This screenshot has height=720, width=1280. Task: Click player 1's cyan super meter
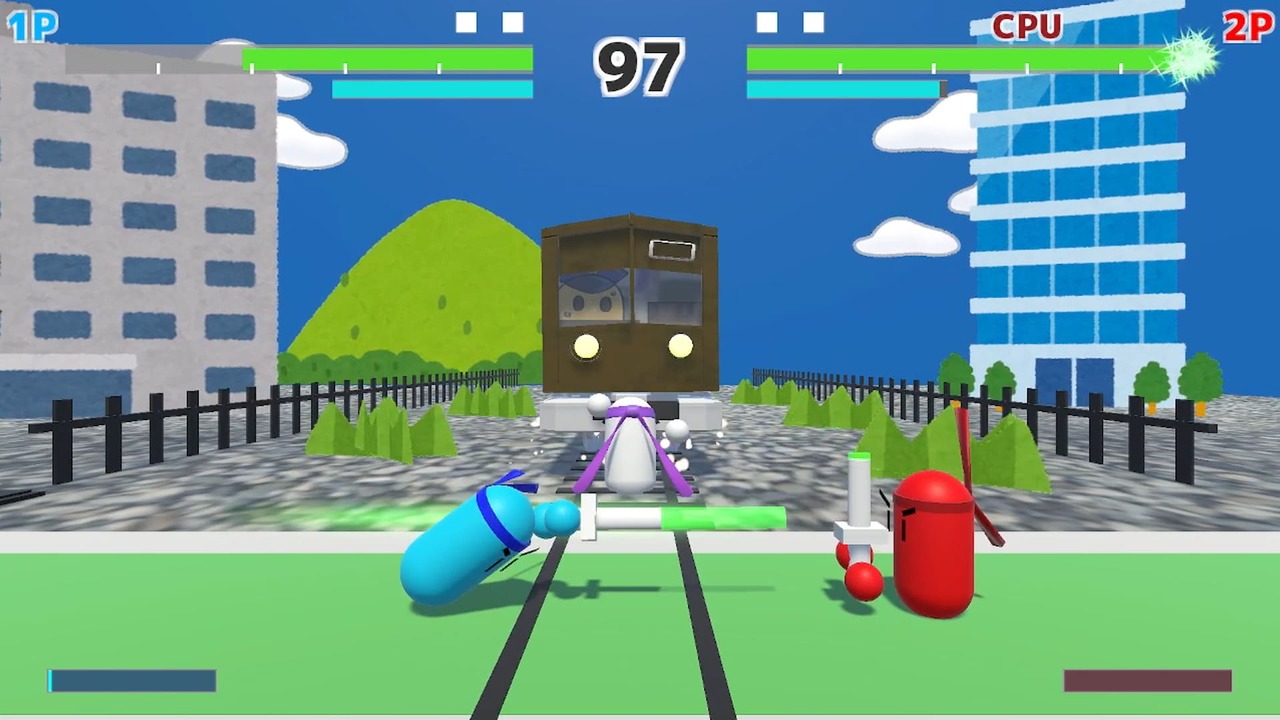point(432,89)
